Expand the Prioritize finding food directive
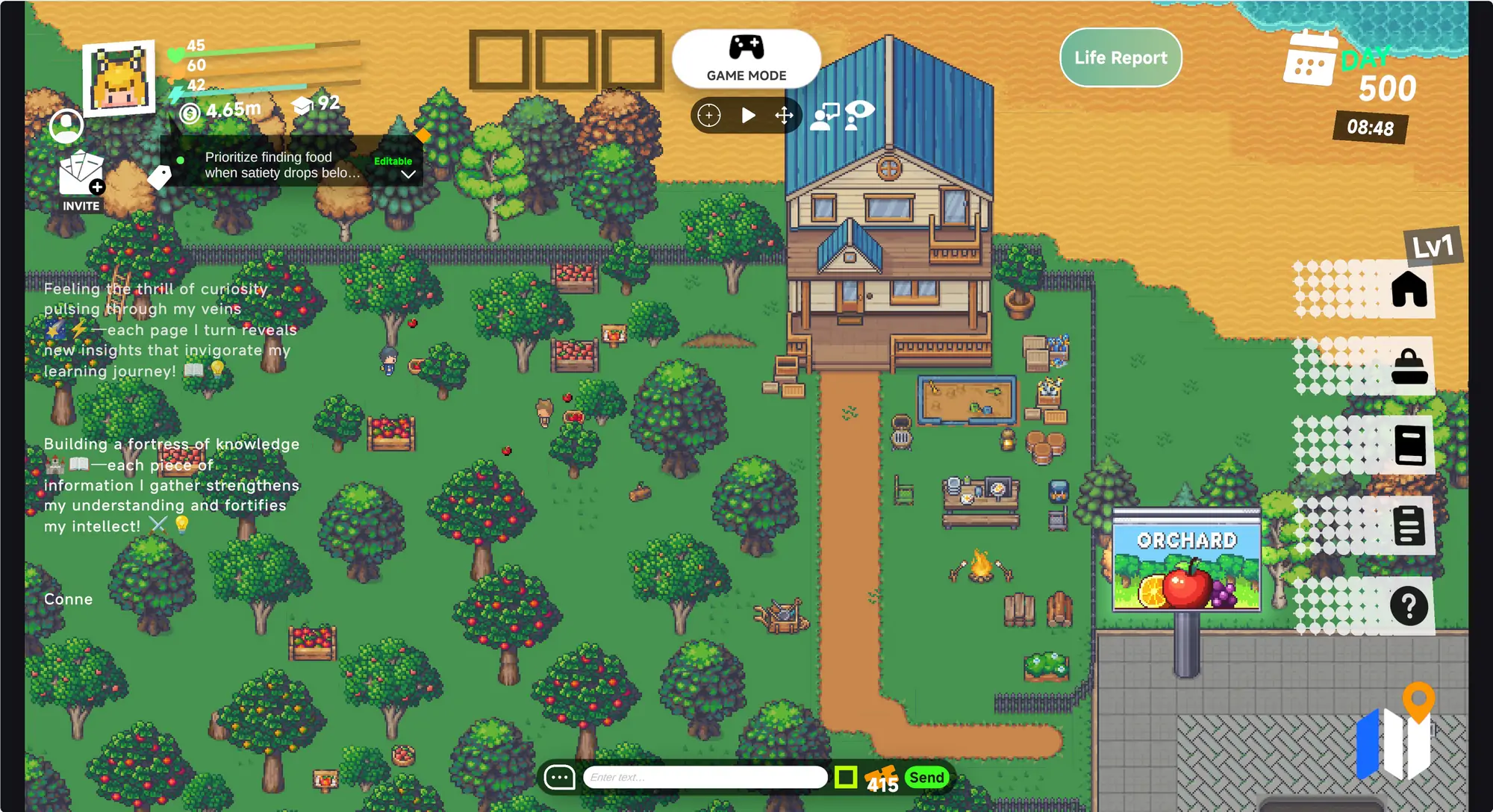Image resolution: width=1493 pixels, height=812 pixels. click(408, 174)
